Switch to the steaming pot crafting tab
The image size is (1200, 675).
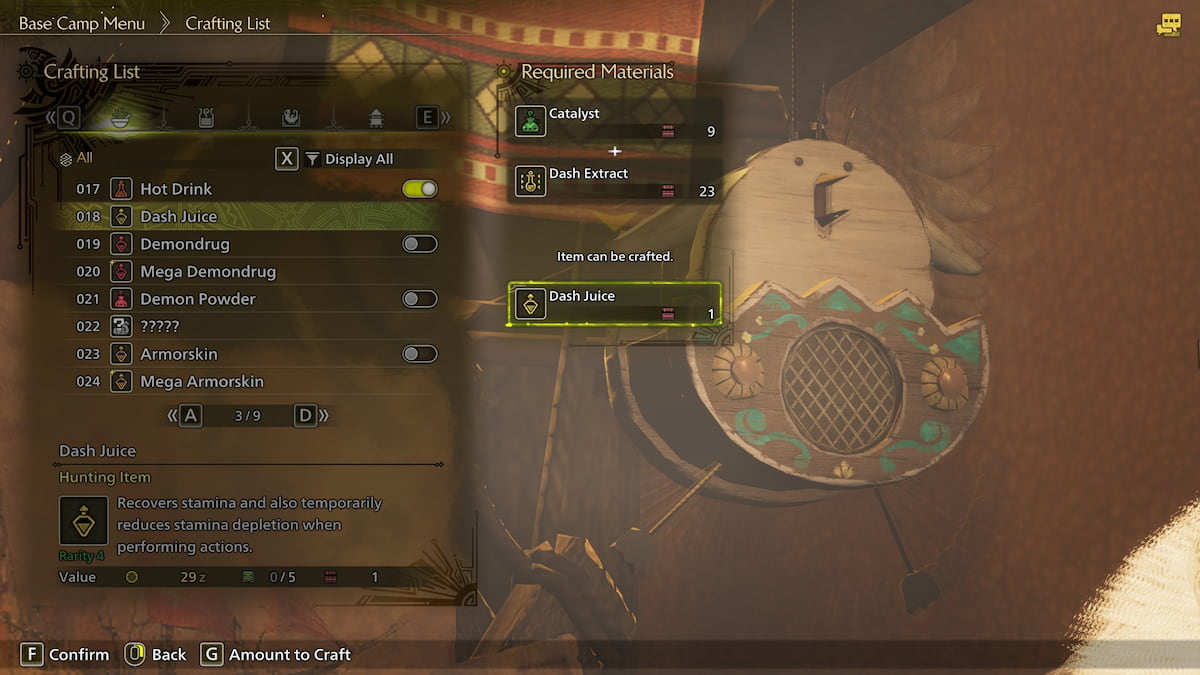click(x=207, y=118)
